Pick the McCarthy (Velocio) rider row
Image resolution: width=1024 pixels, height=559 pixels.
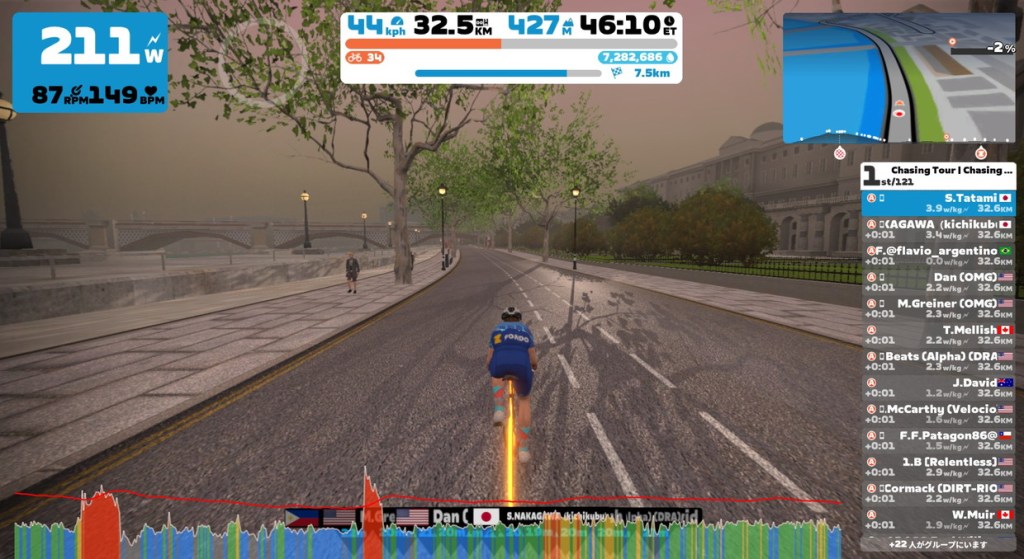(x=938, y=414)
